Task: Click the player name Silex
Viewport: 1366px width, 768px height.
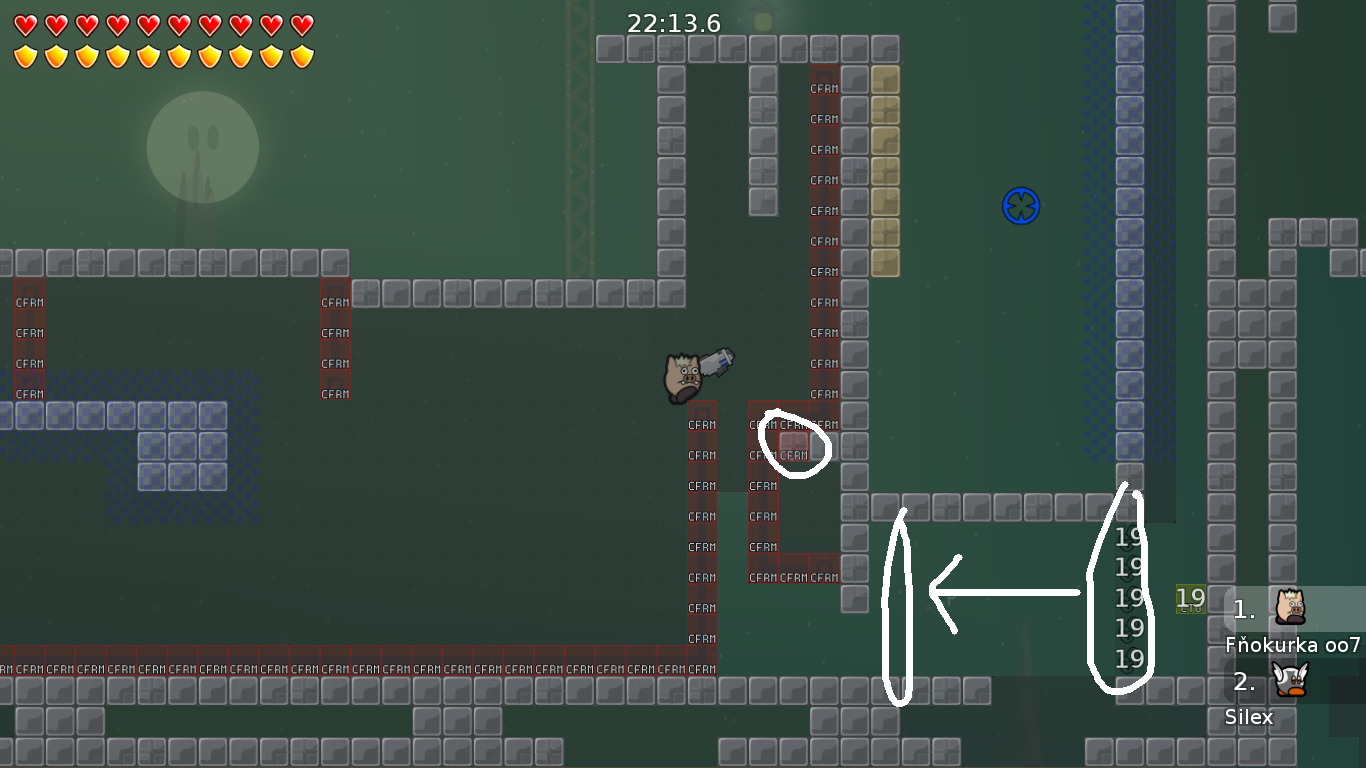Action: (1250, 717)
